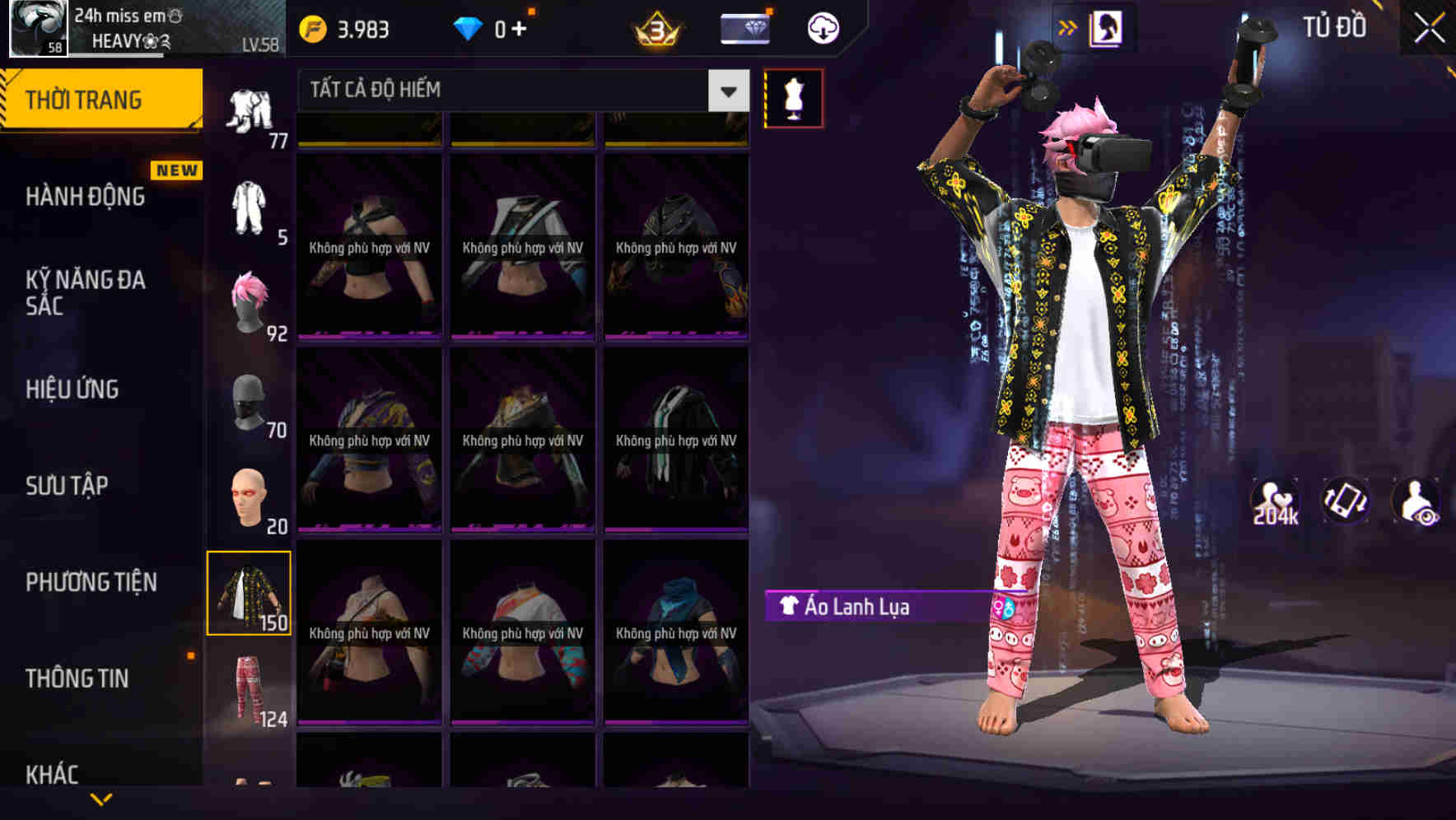Collapse the sidebar using bottom chevron arrow
The image size is (1456, 820).
(100, 800)
